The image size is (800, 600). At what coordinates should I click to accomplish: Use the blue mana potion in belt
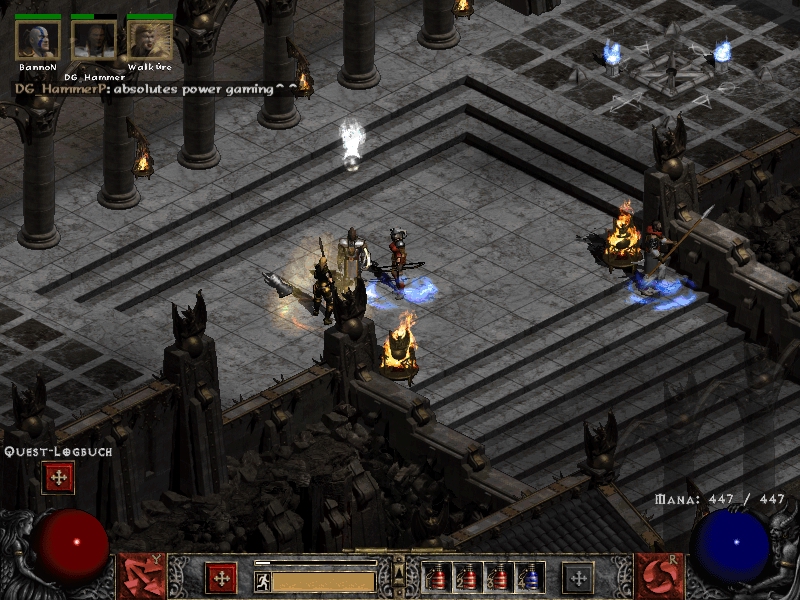[530, 578]
